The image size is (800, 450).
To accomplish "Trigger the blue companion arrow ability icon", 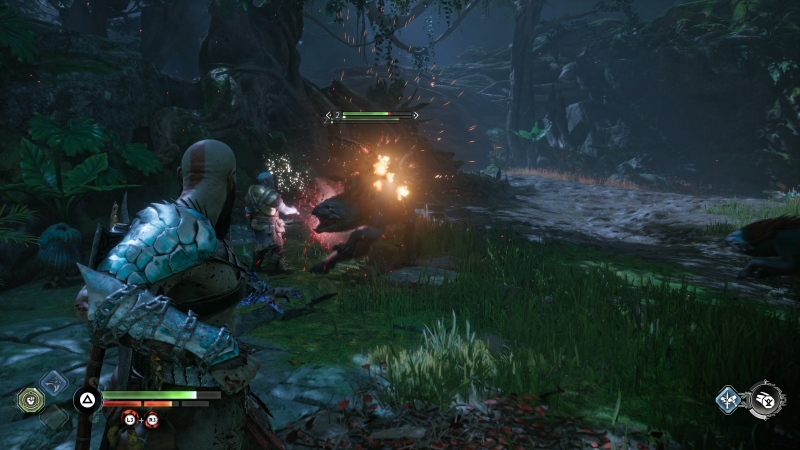I will tap(728, 401).
